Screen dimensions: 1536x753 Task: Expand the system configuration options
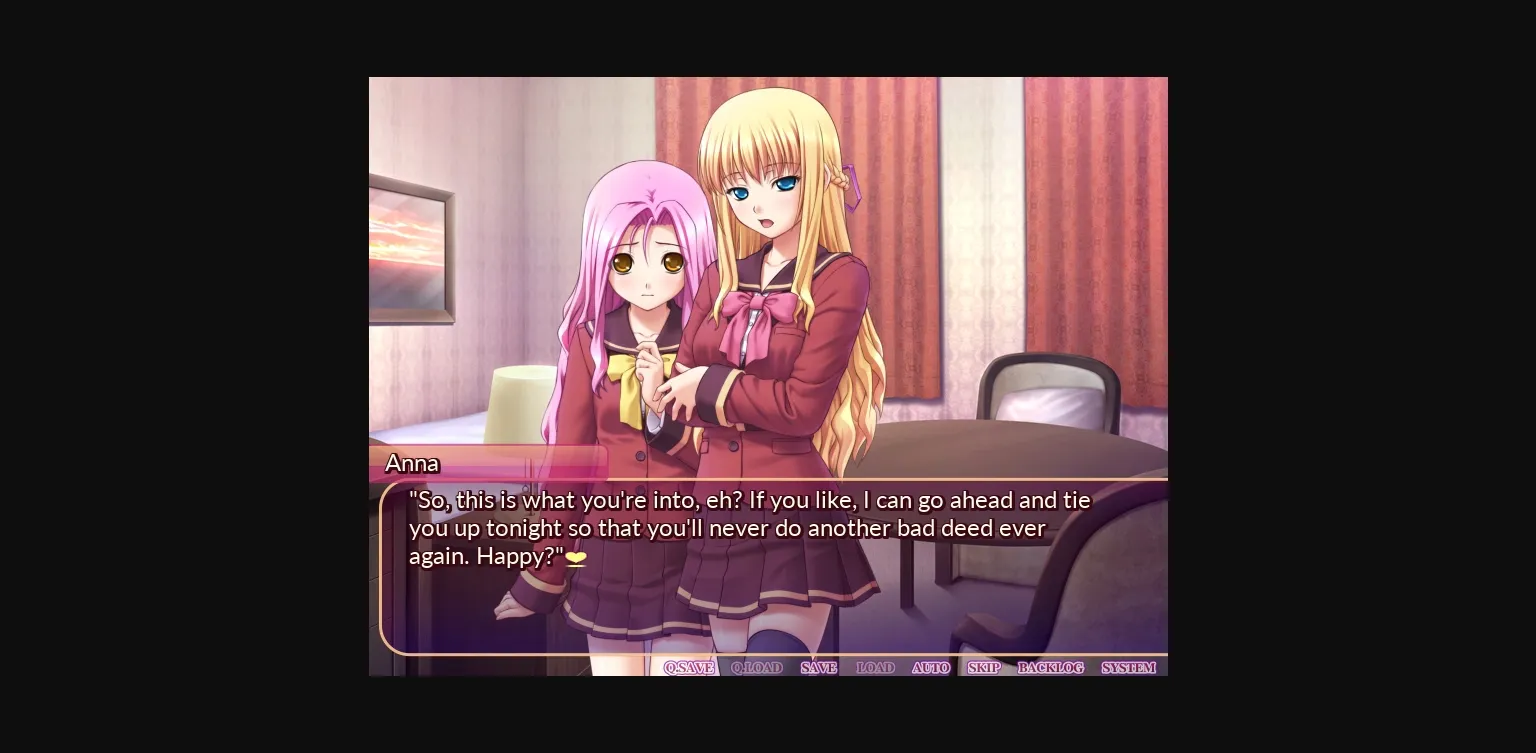(x=1129, y=667)
